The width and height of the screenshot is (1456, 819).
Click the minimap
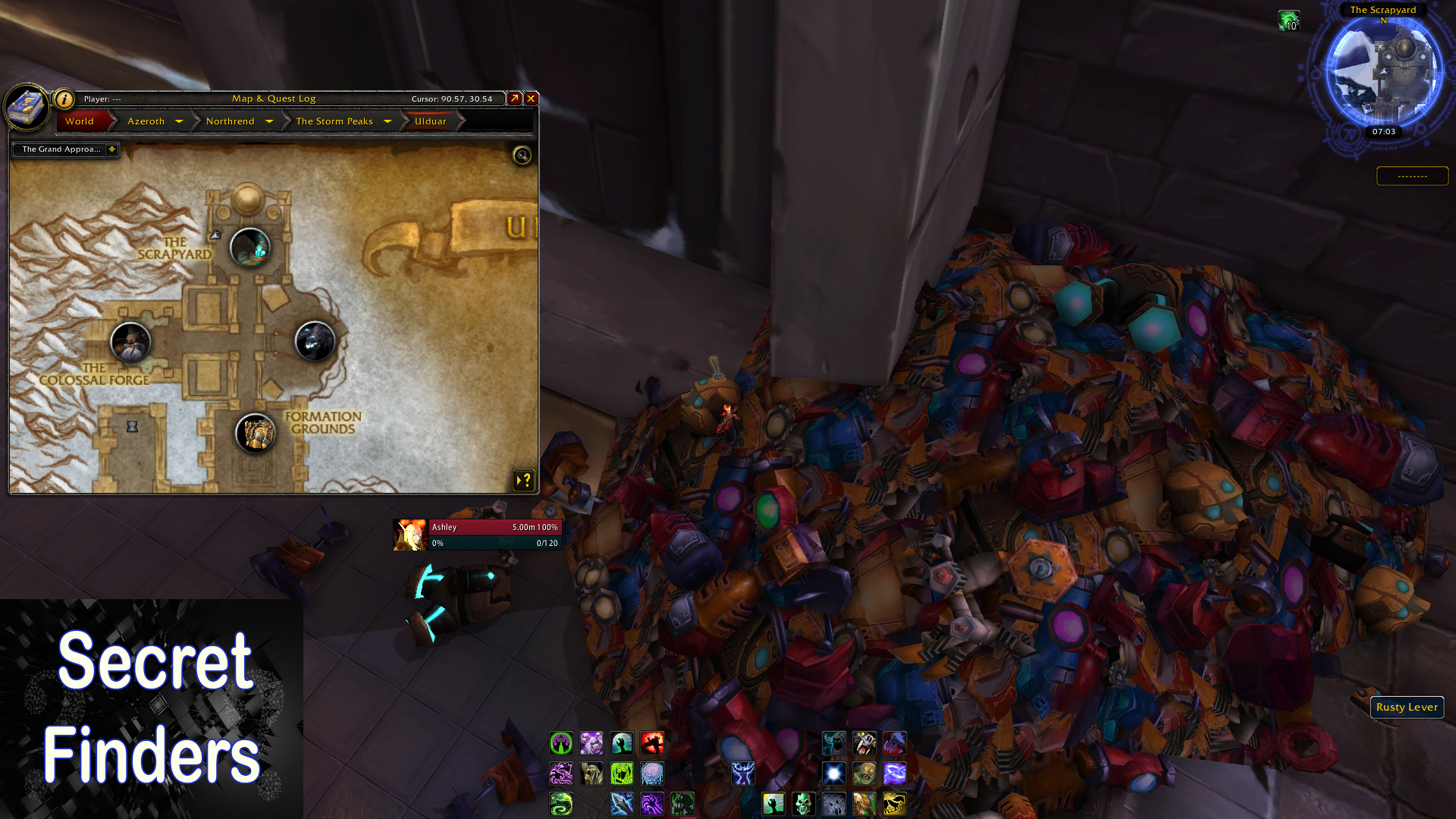point(1383,74)
